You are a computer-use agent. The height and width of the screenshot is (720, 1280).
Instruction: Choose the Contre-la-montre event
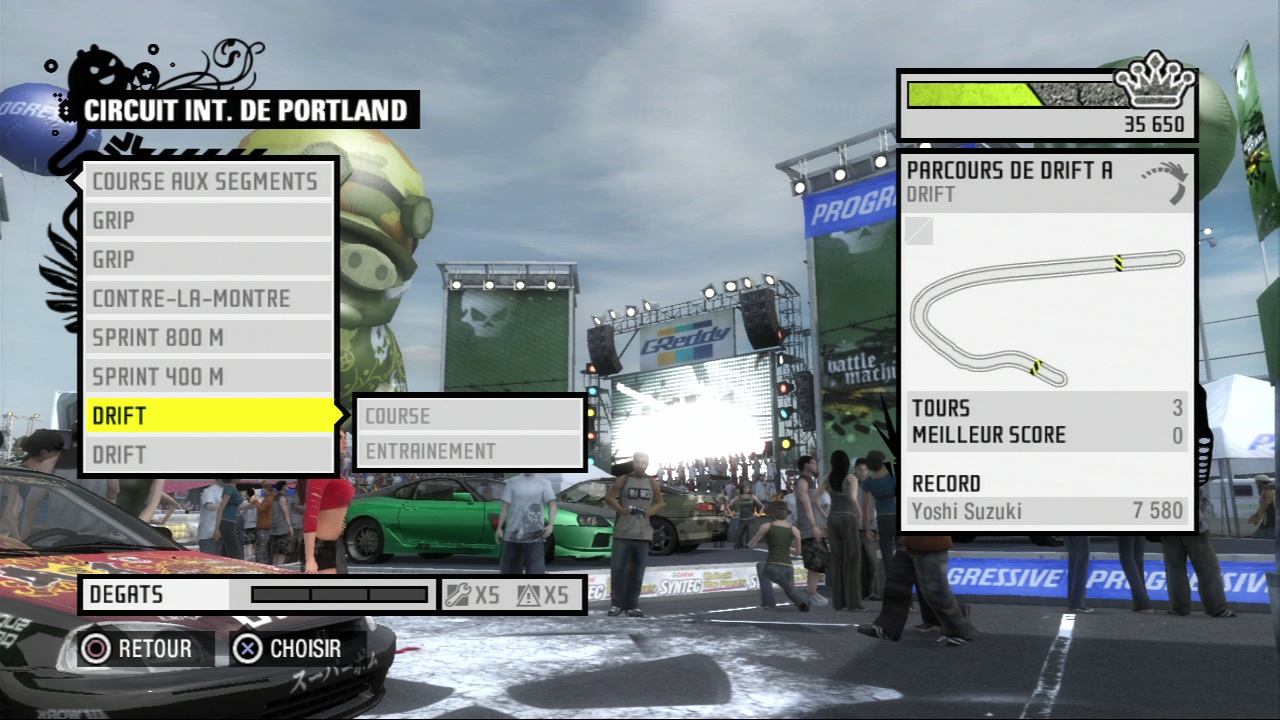[208, 298]
